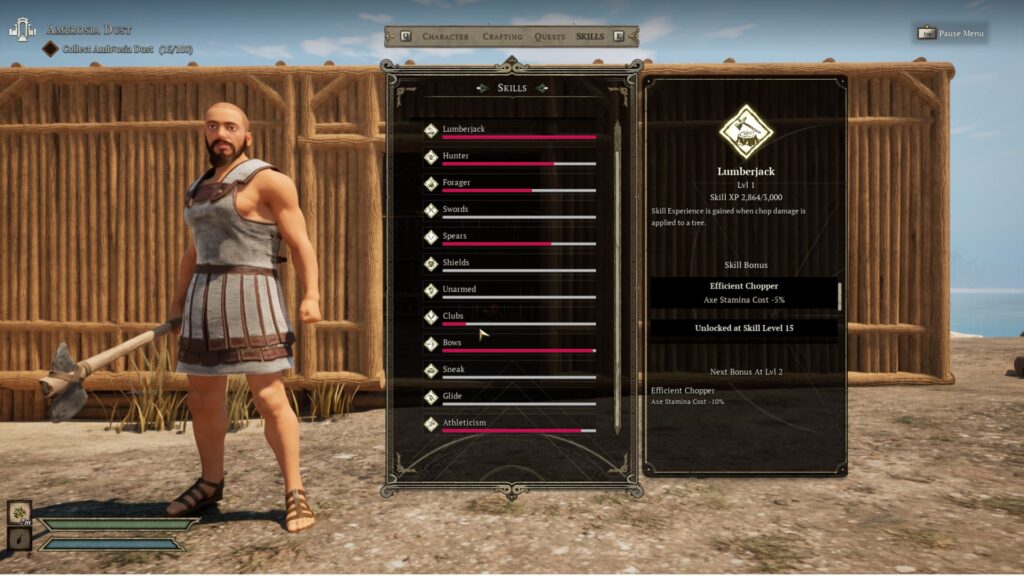Show the Shields skill info
The height and width of the screenshot is (576, 1024).
pos(510,264)
